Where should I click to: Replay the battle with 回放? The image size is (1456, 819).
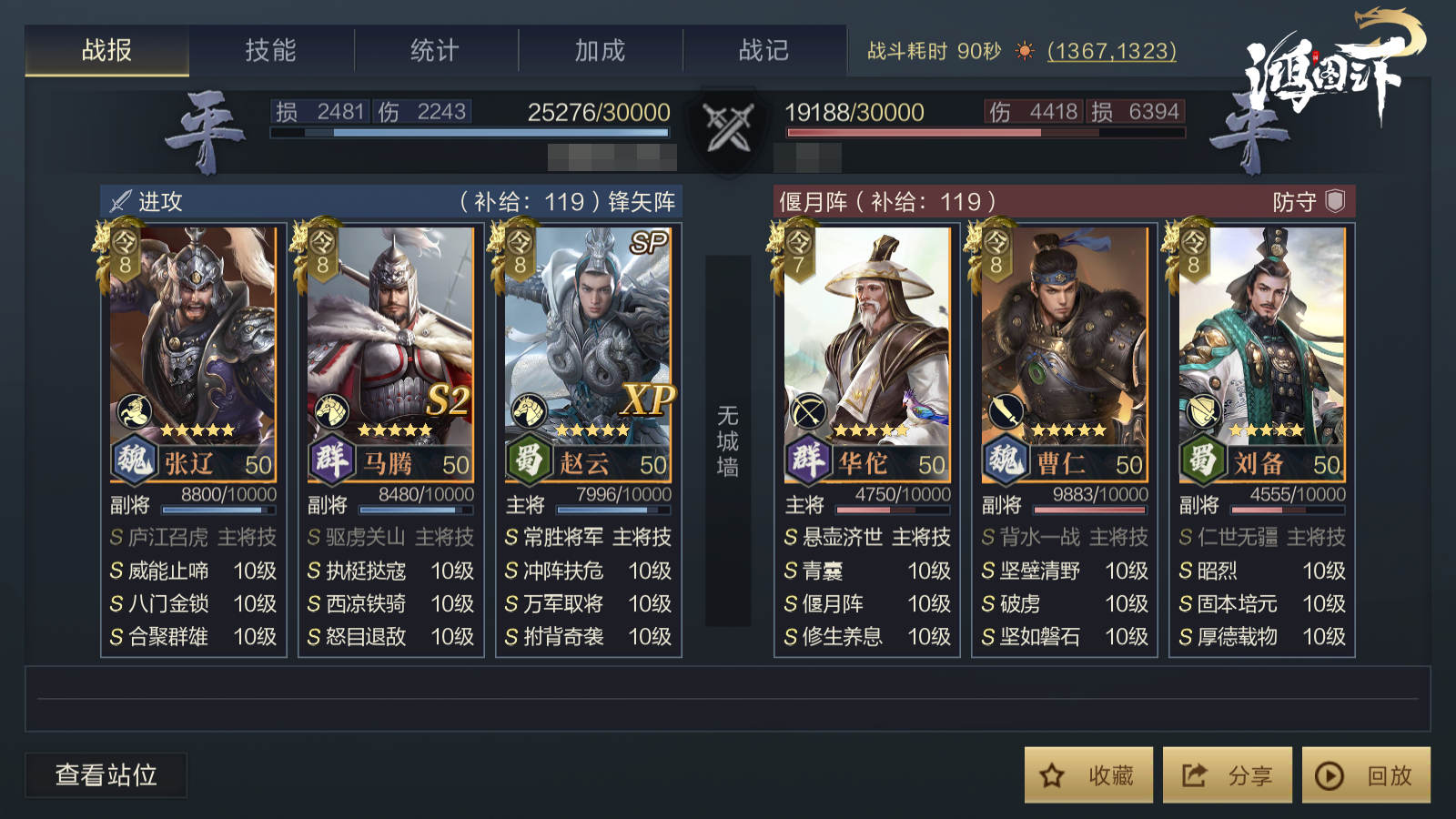[x=1366, y=775]
